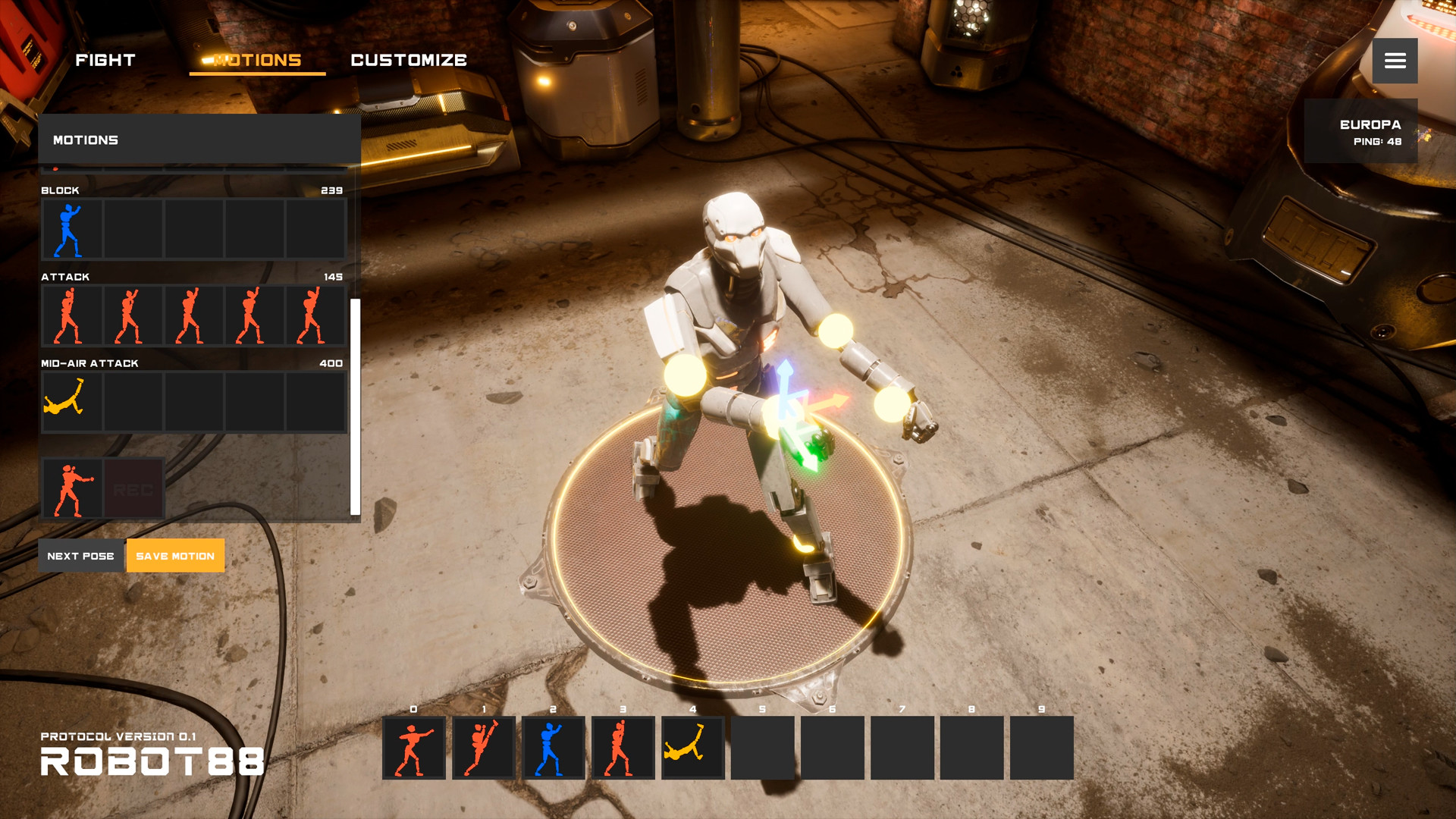Pick the yellow pose in hotbar slot 4

(691, 748)
